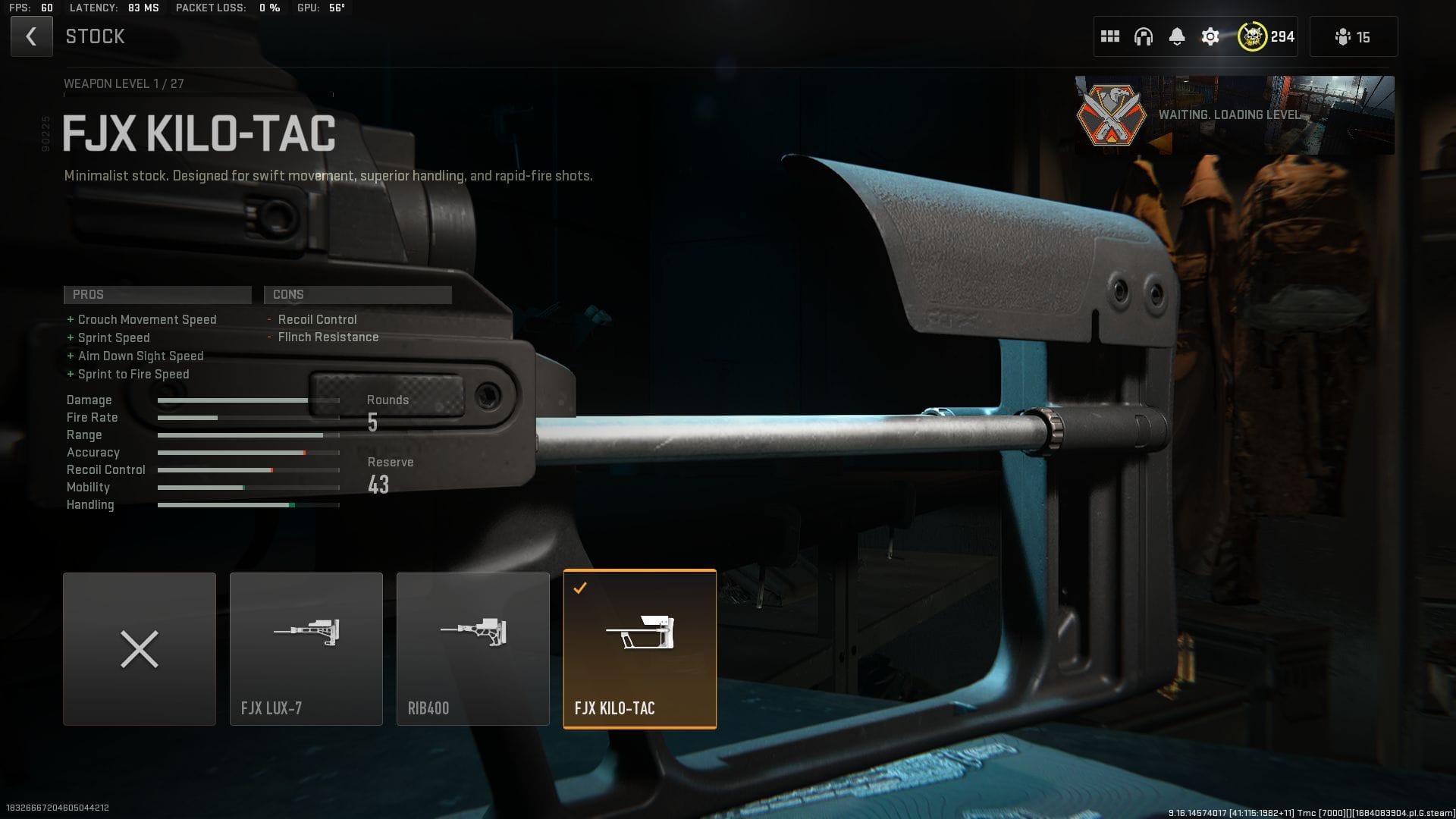Click the FJX KILO-TAC stock tile
1456x819 pixels.
pos(640,648)
